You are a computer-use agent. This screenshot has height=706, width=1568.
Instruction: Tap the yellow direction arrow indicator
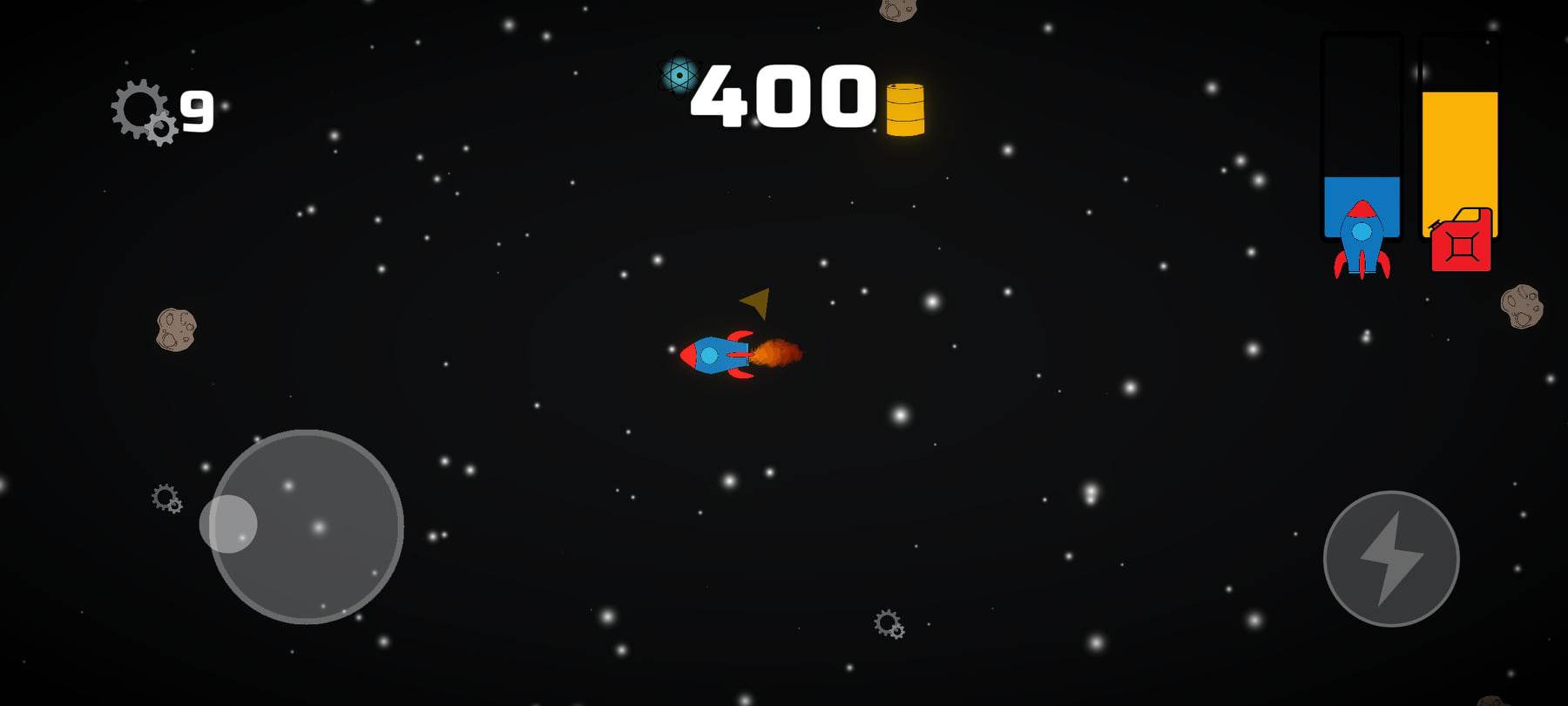pyautogui.click(x=756, y=302)
